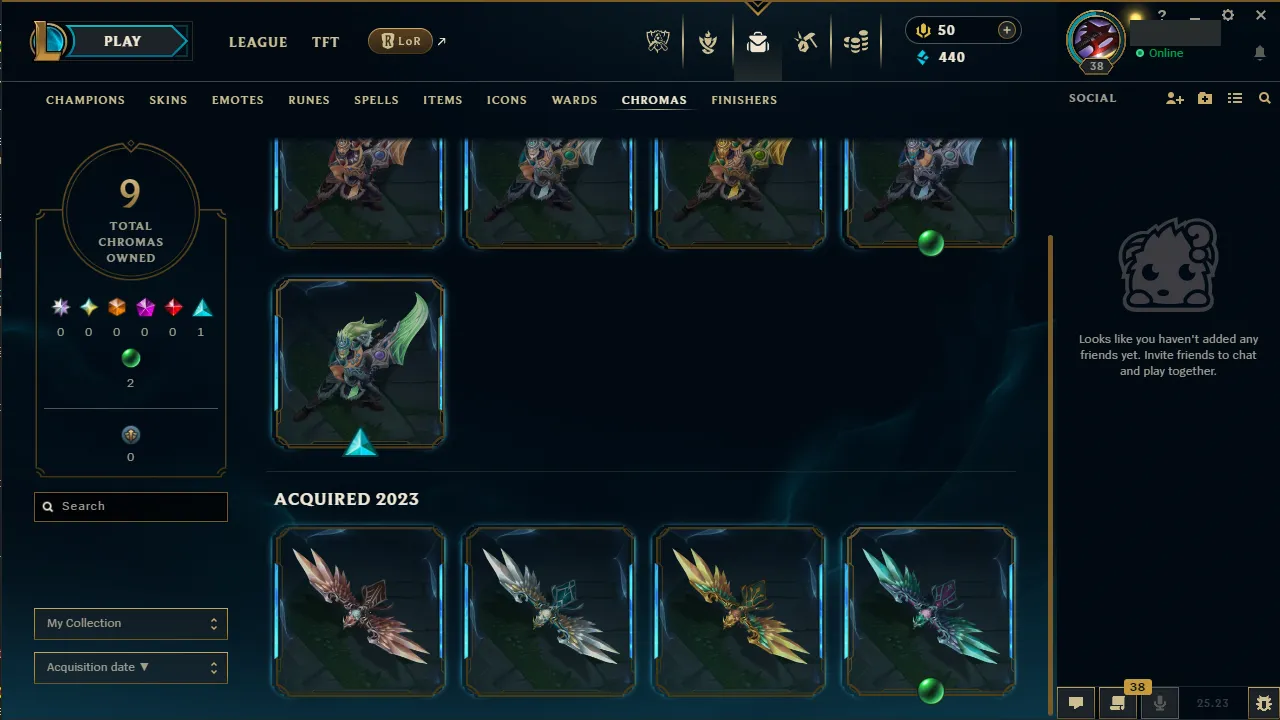
Task: Open the Esports trophy icon
Action: point(658,42)
